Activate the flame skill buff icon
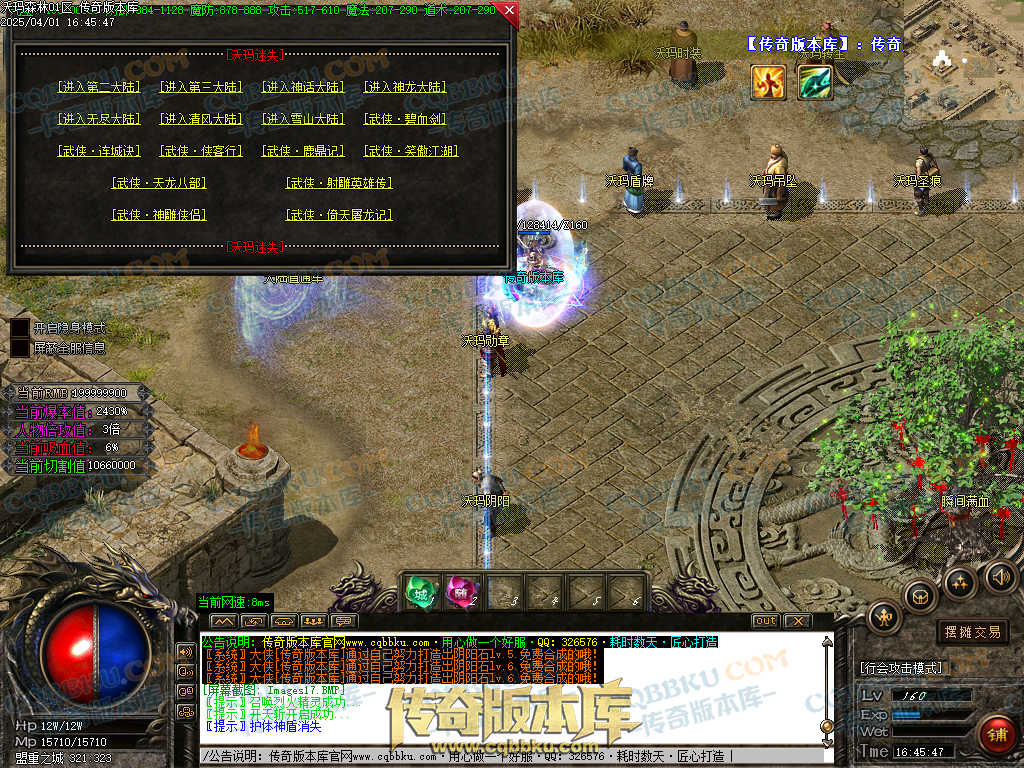 (x=768, y=82)
